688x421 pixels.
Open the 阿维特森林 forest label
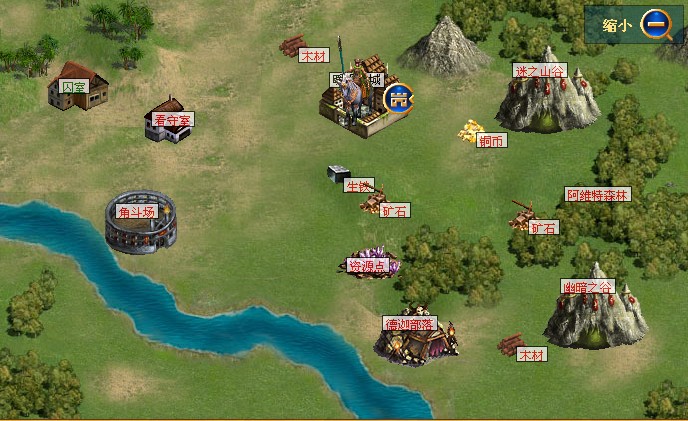coord(598,195)
